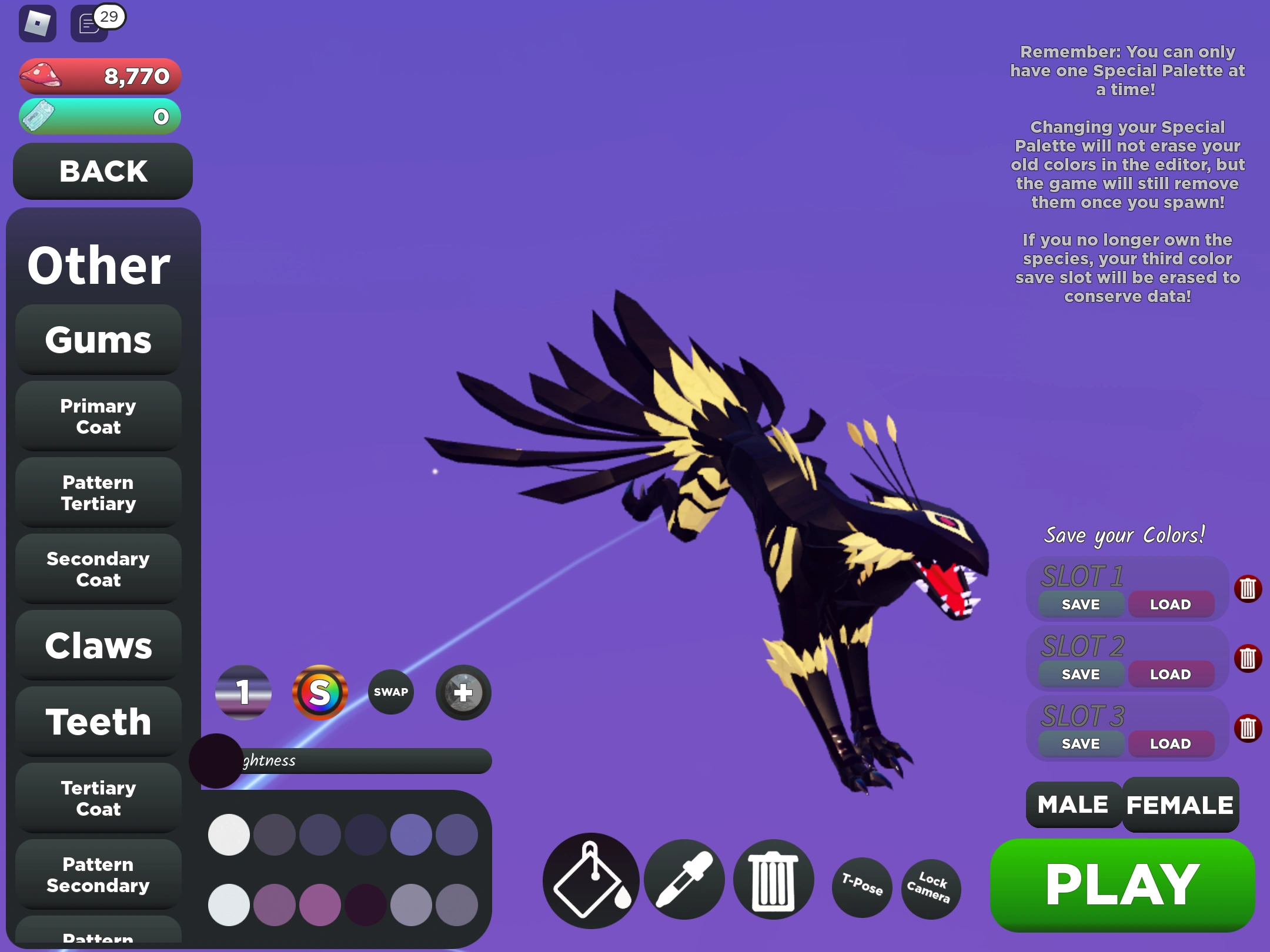1270x952 pixels.
Task: Enable Lock Camera
Action: pyautogui.click(x=930, y=889)
